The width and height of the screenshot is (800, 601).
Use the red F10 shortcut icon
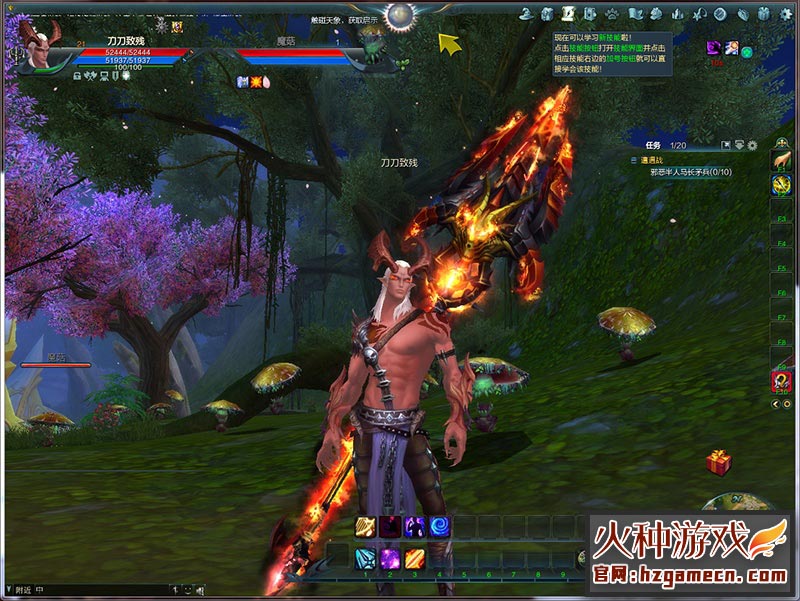point(781,381)
